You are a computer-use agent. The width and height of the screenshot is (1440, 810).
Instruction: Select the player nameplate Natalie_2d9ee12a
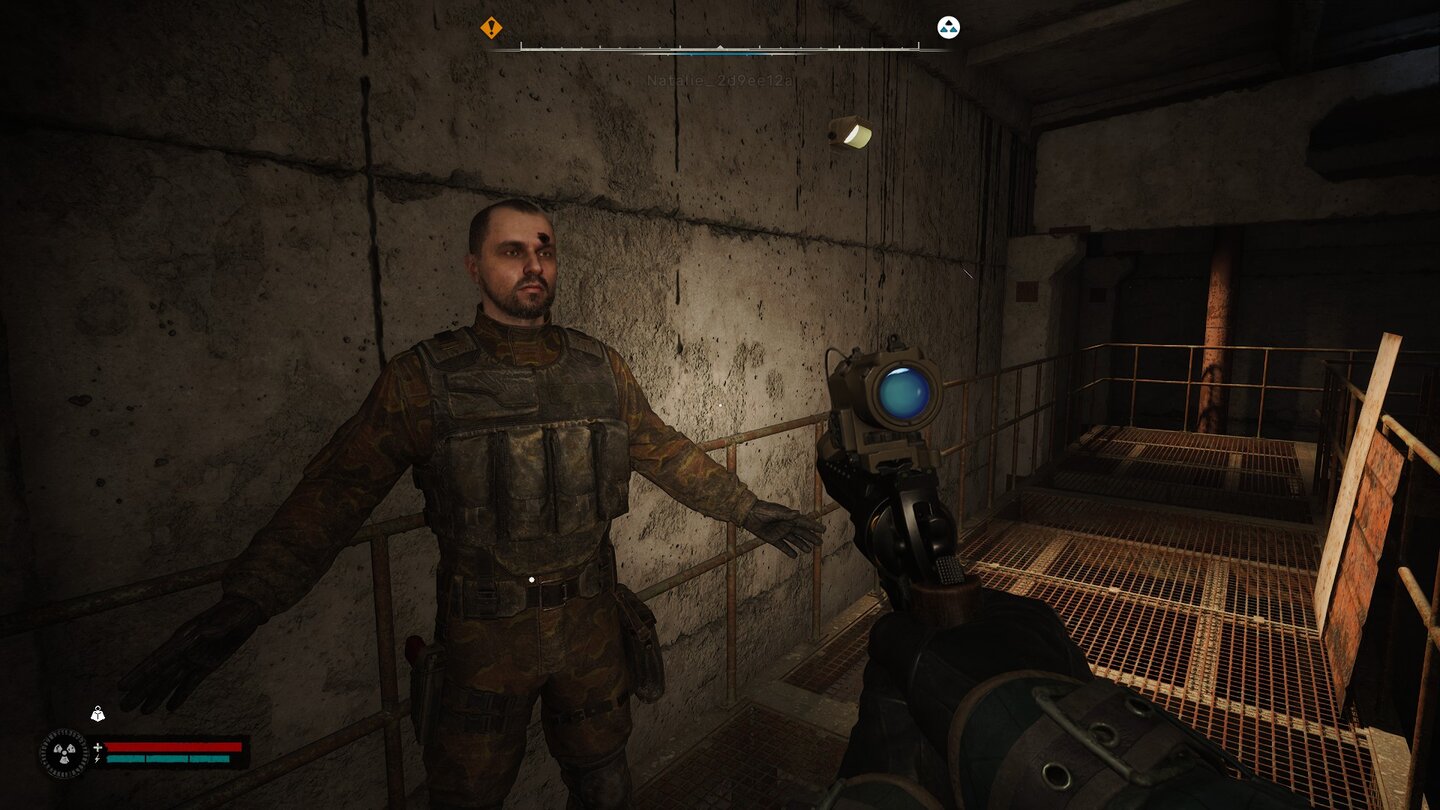(719, 78)
